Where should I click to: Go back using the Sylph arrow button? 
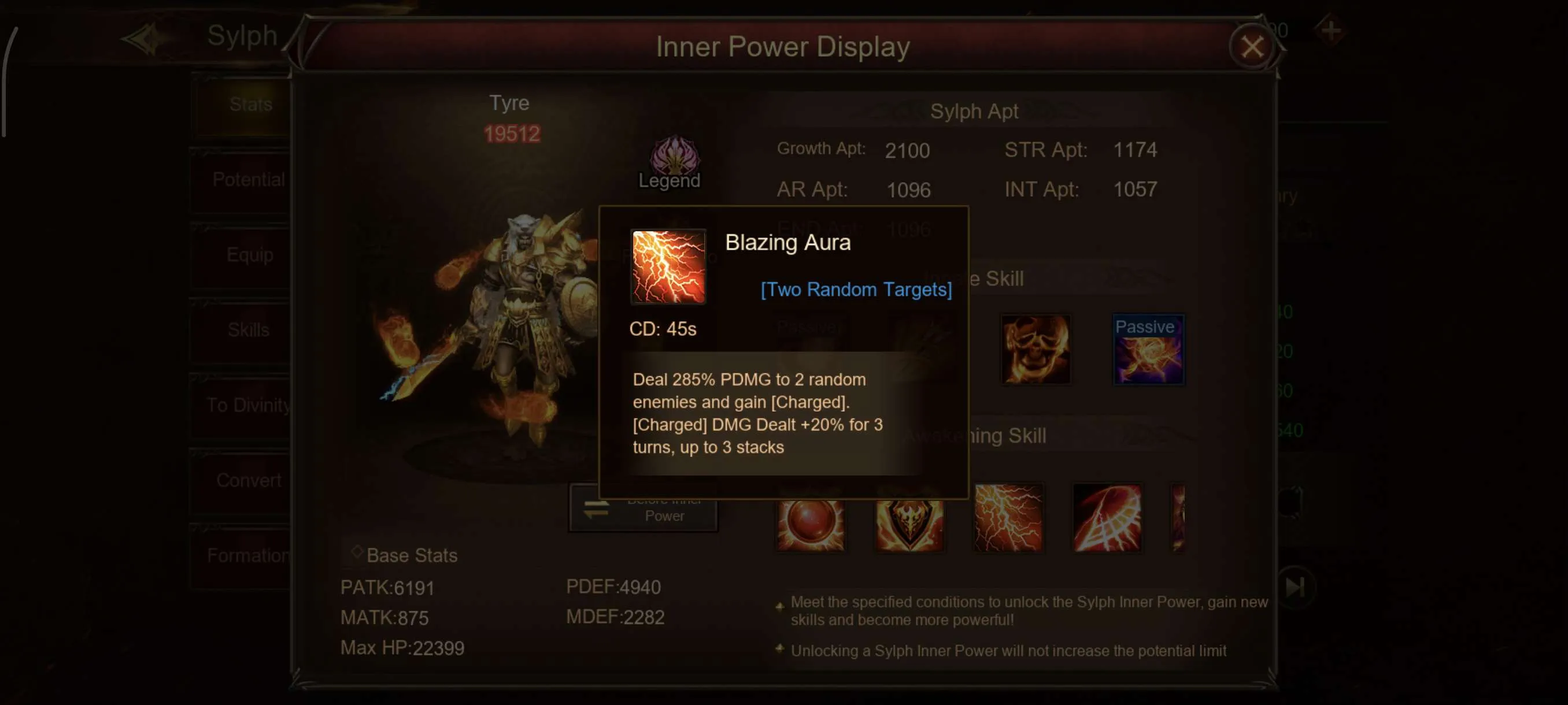142,39
